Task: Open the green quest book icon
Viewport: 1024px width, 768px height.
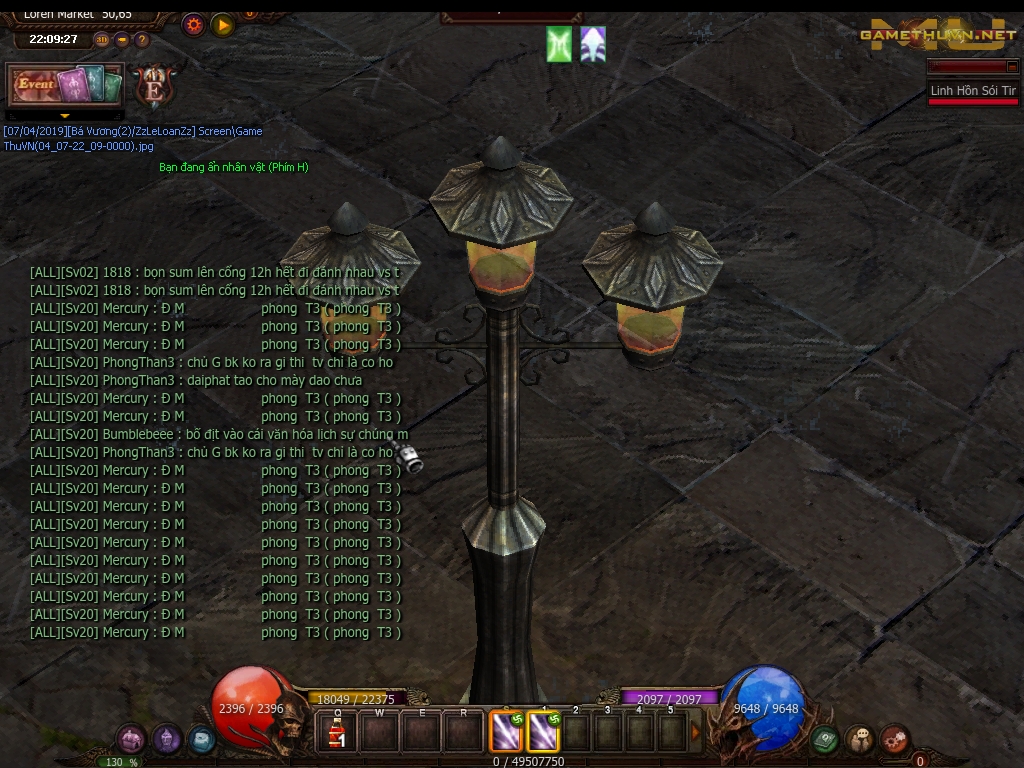Action: coord(825,740)
